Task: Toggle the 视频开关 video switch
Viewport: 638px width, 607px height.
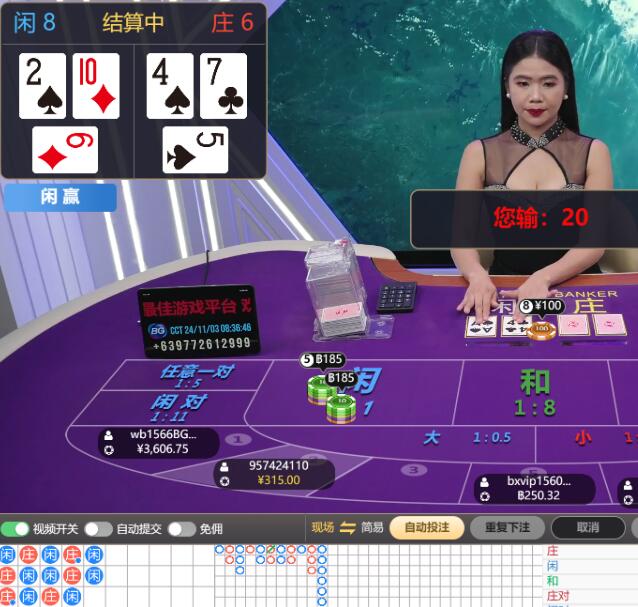Action: pyautogui.click(x=15, y=529)
